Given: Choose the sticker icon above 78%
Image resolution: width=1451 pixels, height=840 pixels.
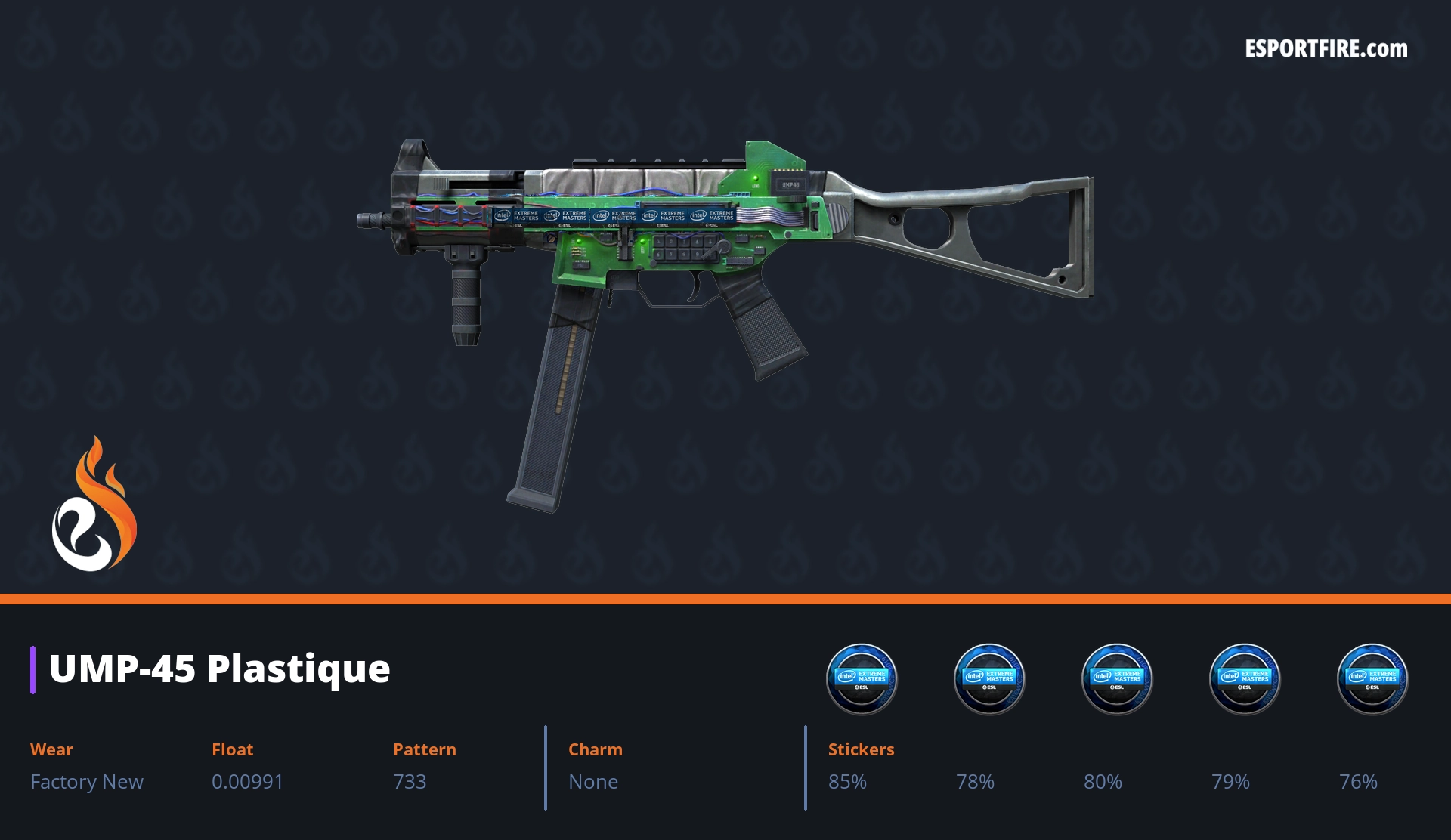Looking at the screenshot, I should pyautogui.click(x=989, y=678).
